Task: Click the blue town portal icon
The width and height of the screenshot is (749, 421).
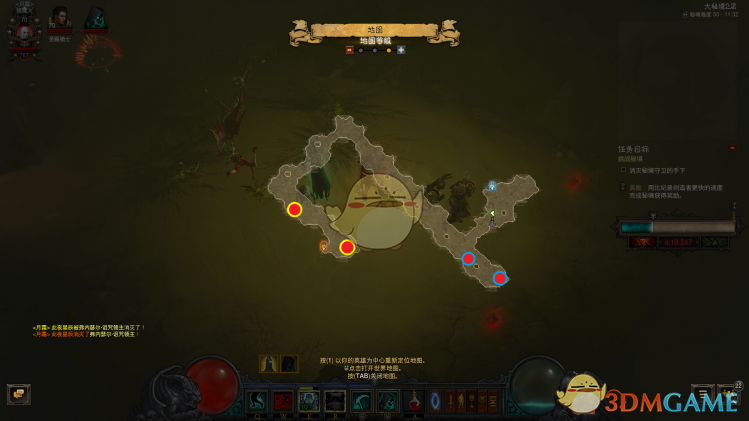Action: (435, 401)
